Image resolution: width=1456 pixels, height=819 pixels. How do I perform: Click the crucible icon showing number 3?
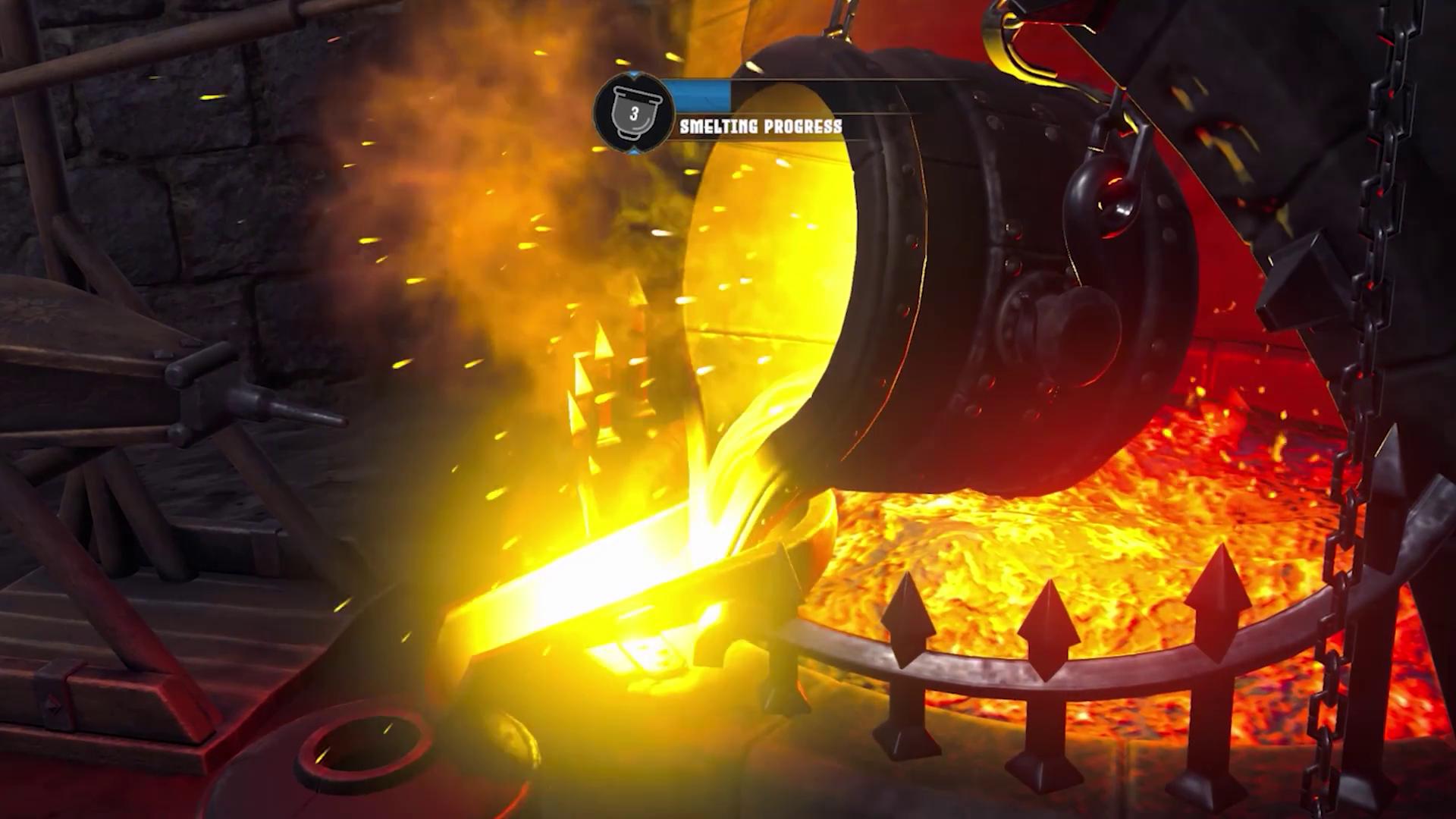pyautogui.click(x=633, y=115)
